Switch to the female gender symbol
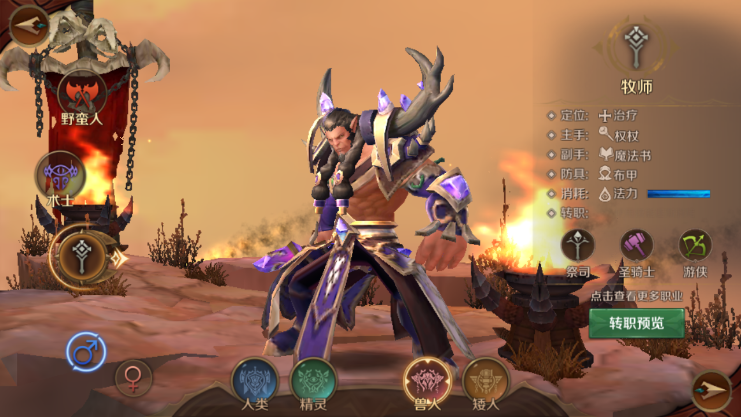The width and height of the screenshot is (741, 417). [131, 377]
